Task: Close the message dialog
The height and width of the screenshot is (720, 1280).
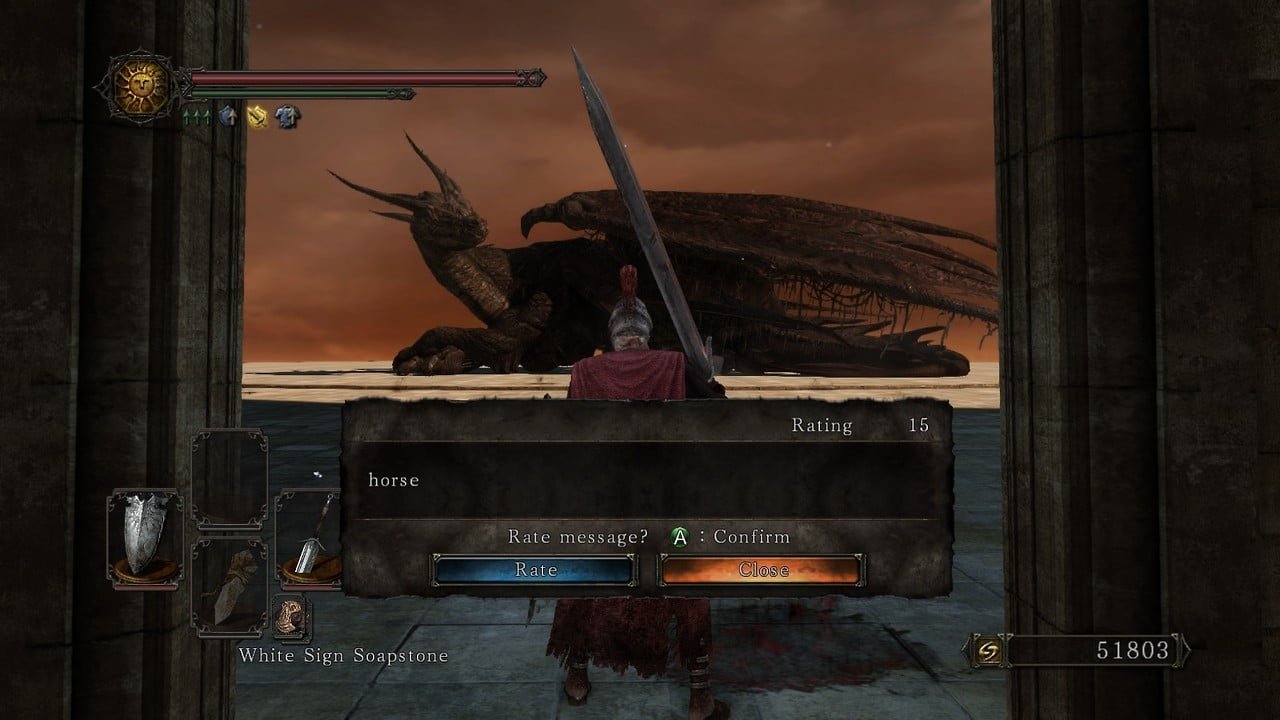Action: coord(762,570)
